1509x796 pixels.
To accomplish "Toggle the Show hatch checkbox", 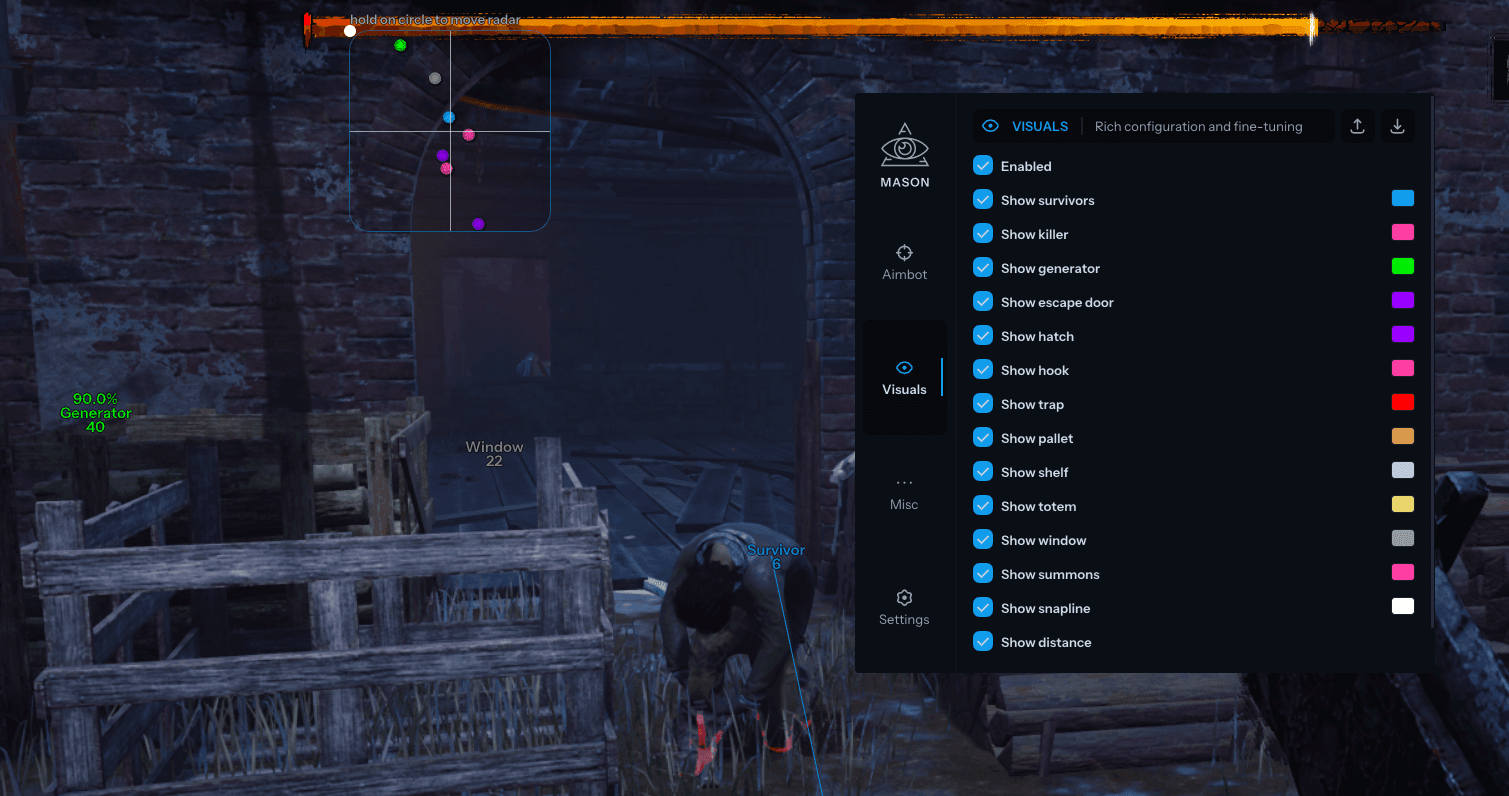I will [983, 335].
